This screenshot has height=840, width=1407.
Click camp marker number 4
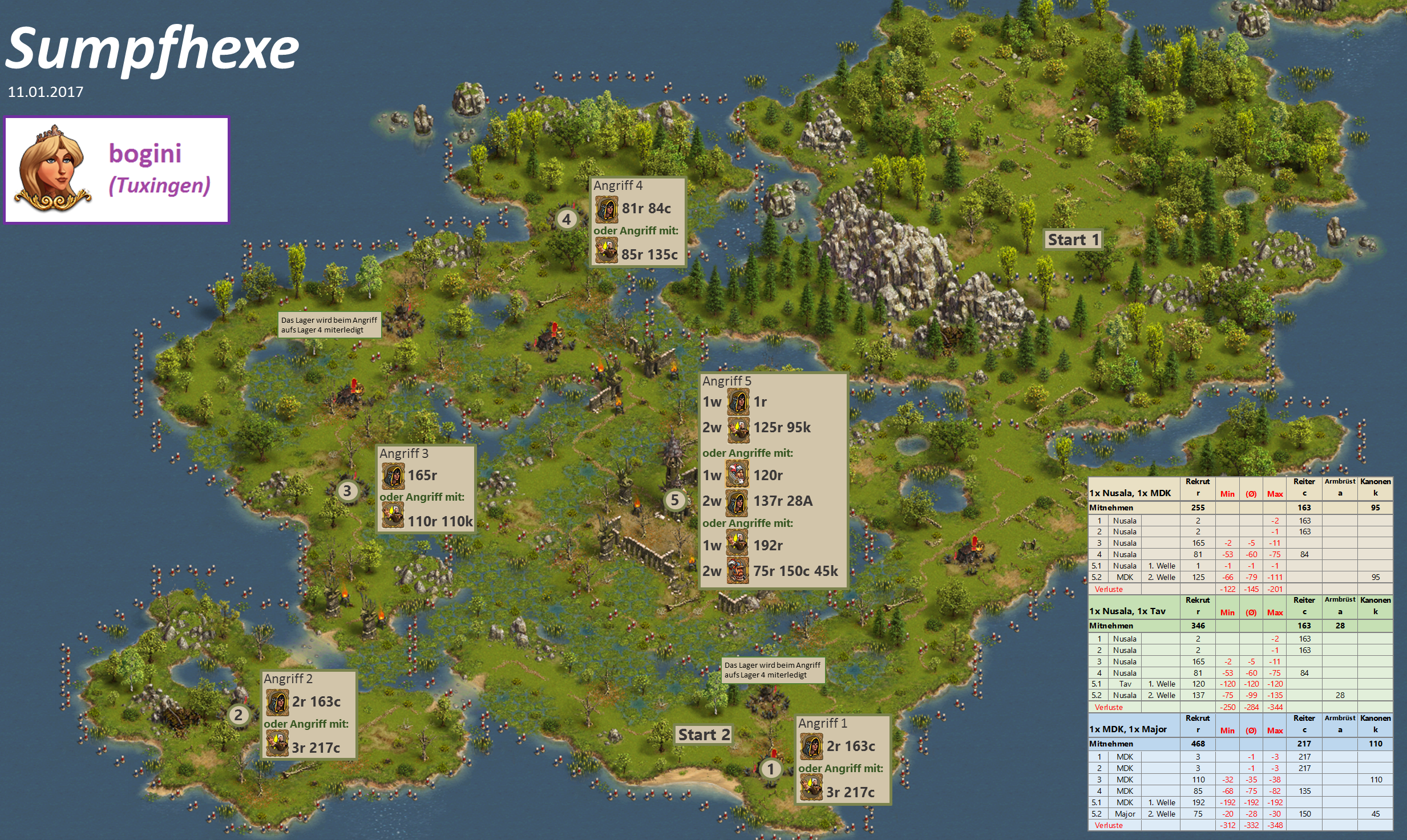point(566,219)
